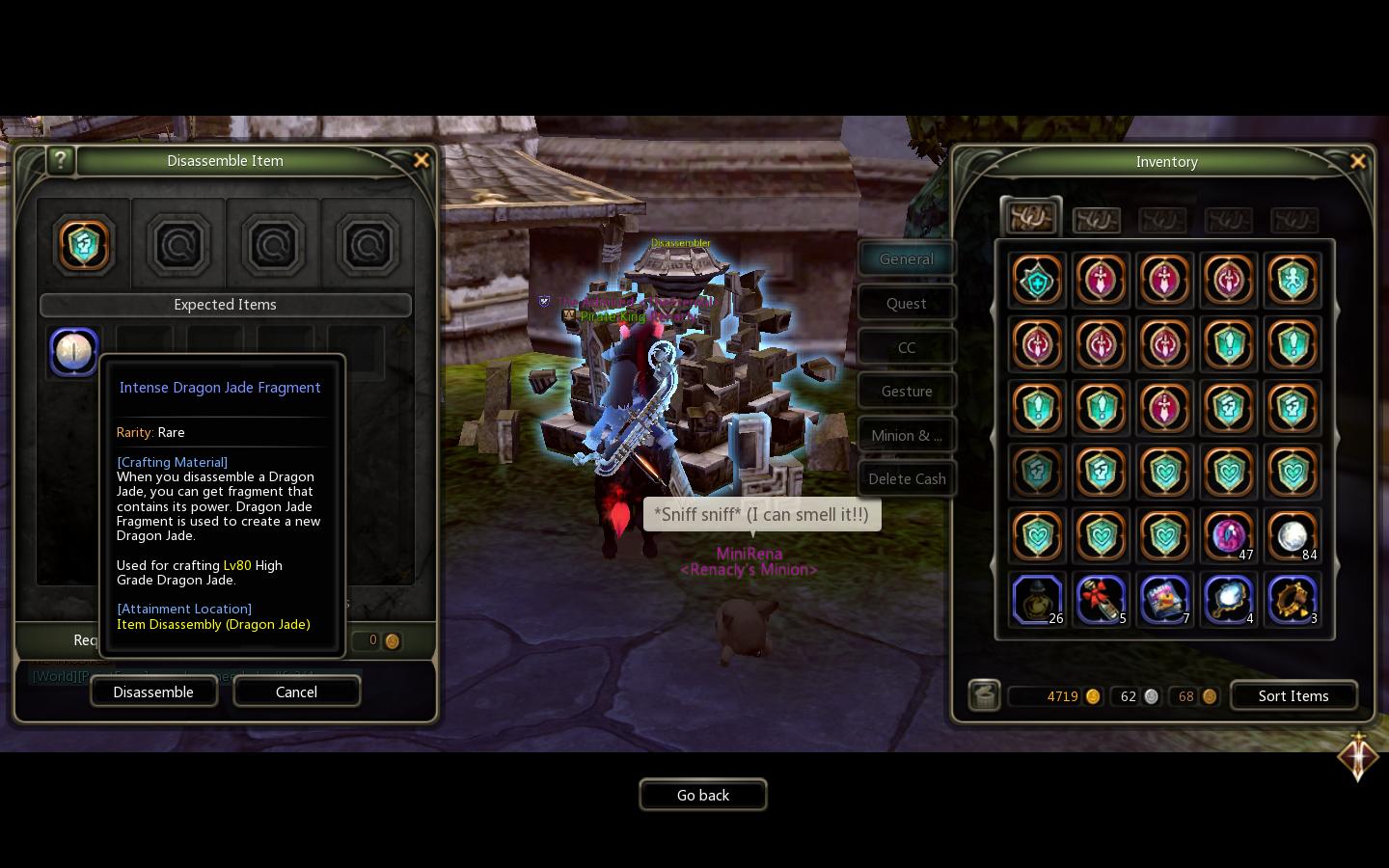1389x868 pixels.
Task: Select the teal shield jade in inventory top-left
Action: click(1037, 280)
